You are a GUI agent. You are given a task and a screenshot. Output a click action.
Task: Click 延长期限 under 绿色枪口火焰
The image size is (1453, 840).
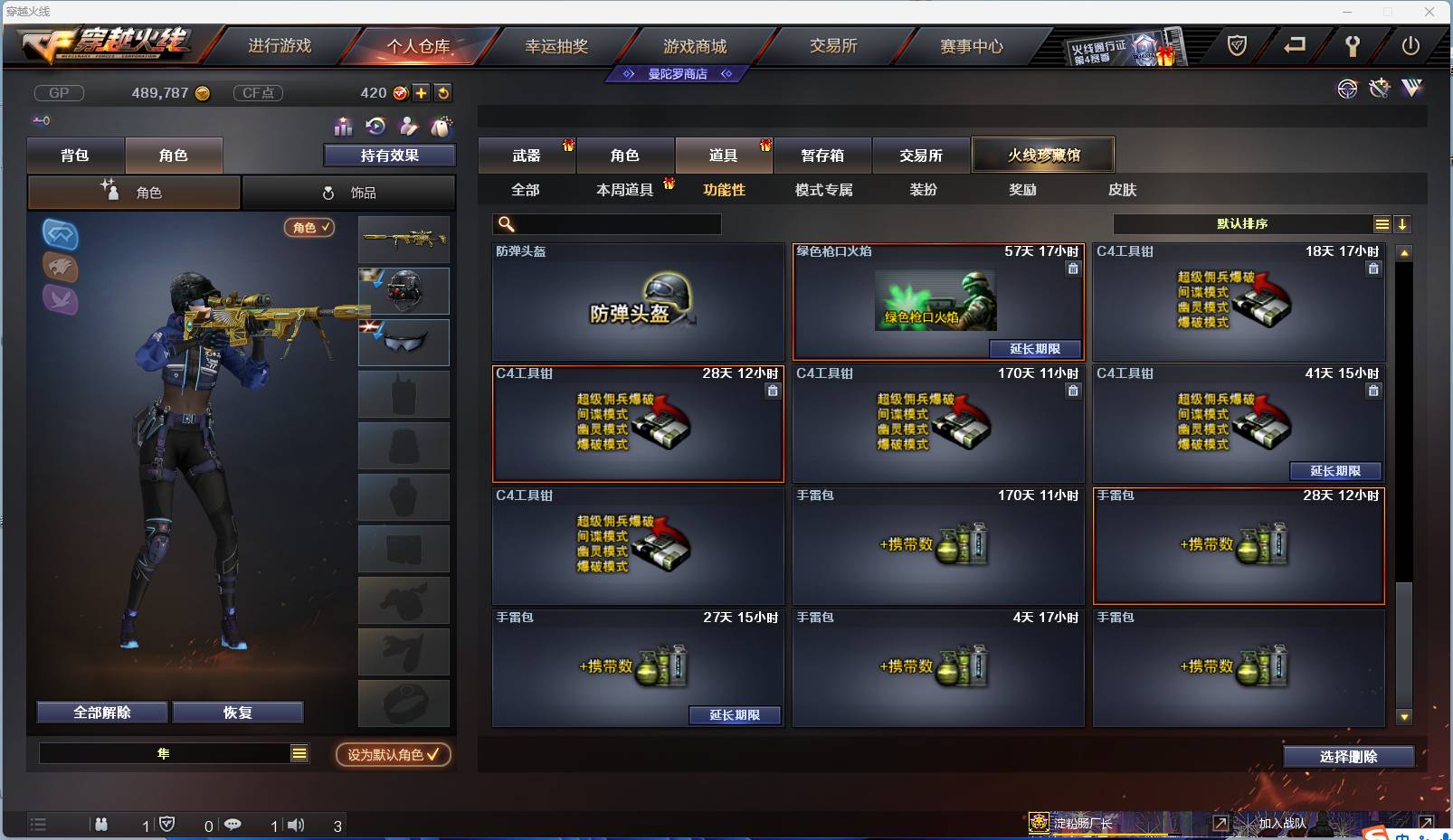[1036, 349]
